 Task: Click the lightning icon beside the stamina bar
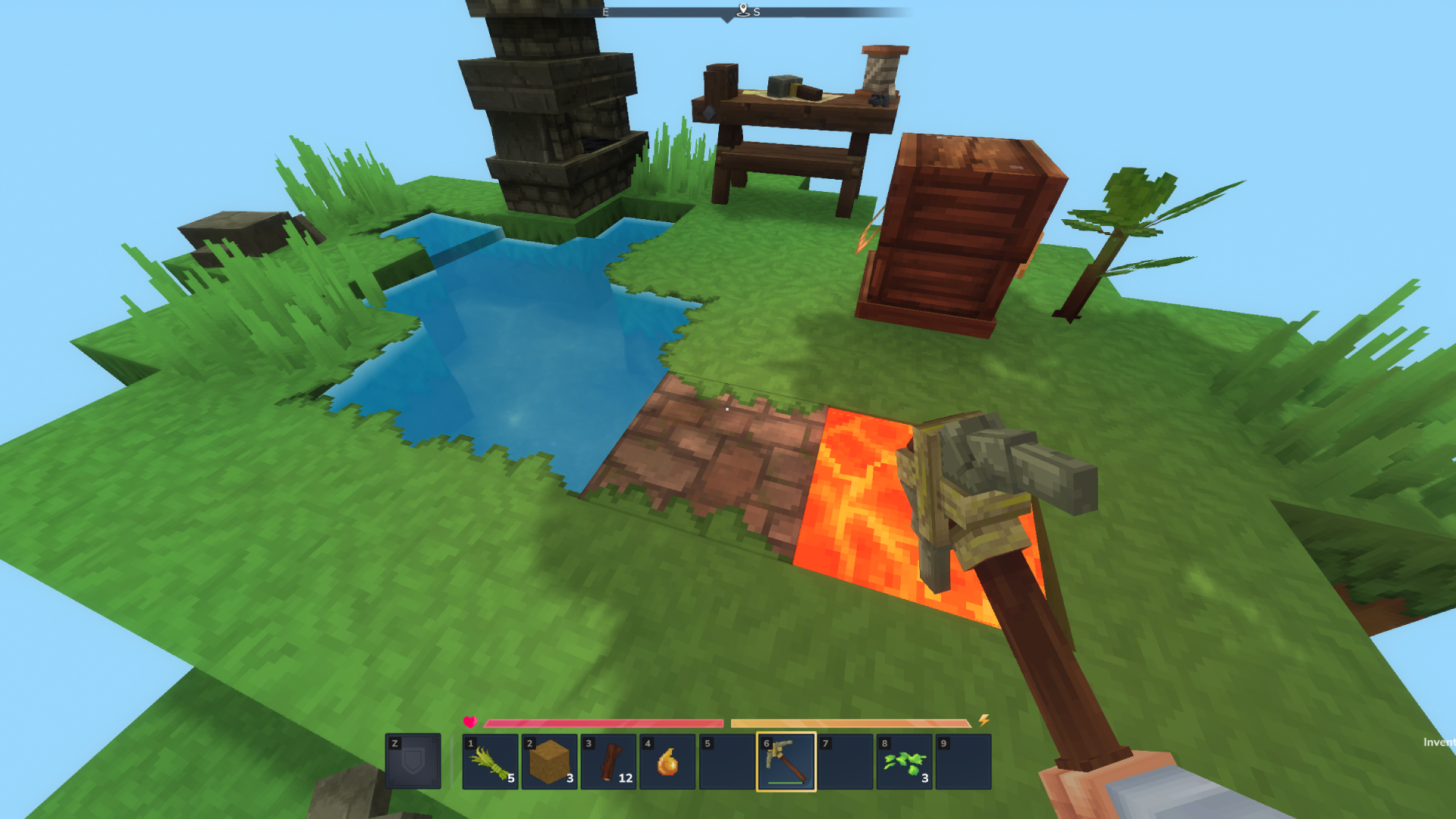coord(984,723)
